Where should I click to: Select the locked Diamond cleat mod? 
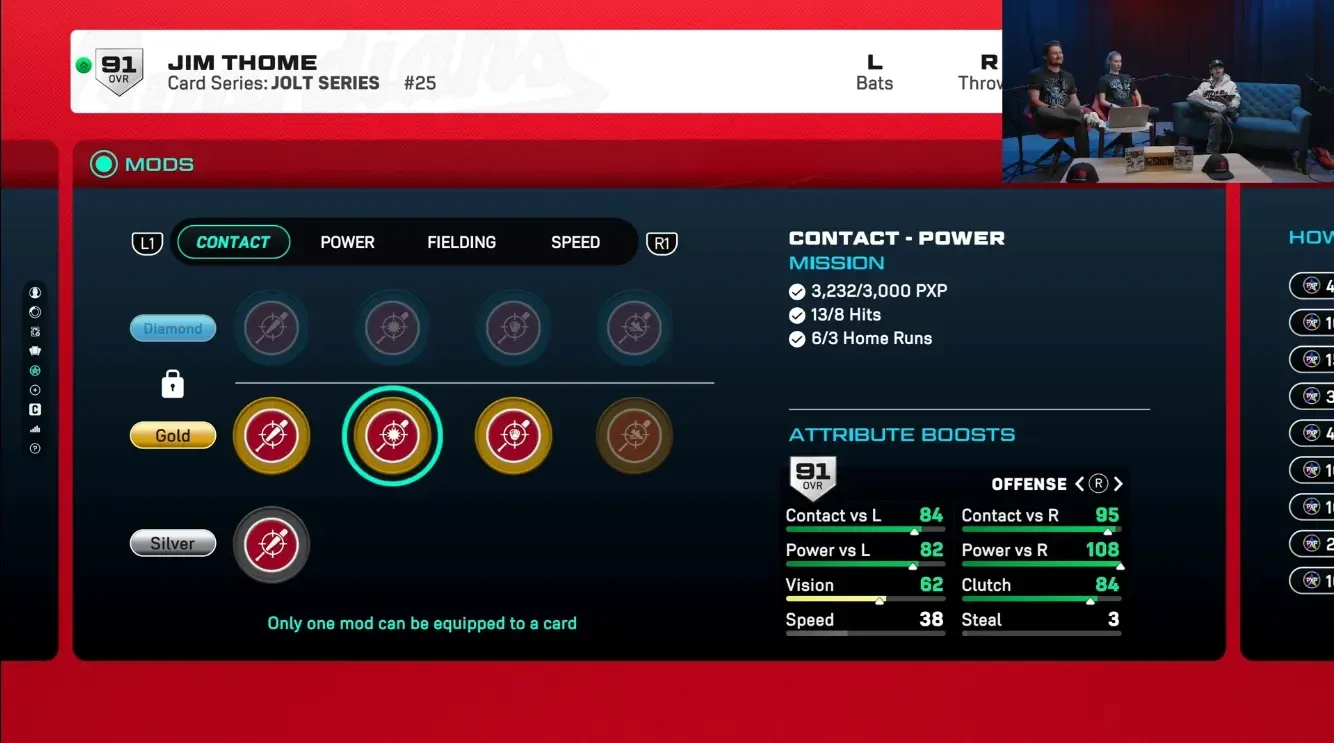click(x=634, y=328)
